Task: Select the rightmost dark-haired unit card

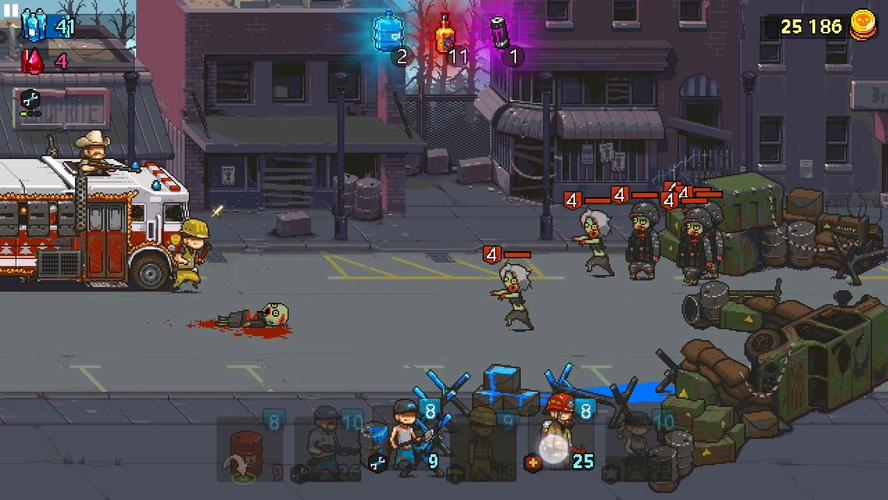Action: point(639,445)
